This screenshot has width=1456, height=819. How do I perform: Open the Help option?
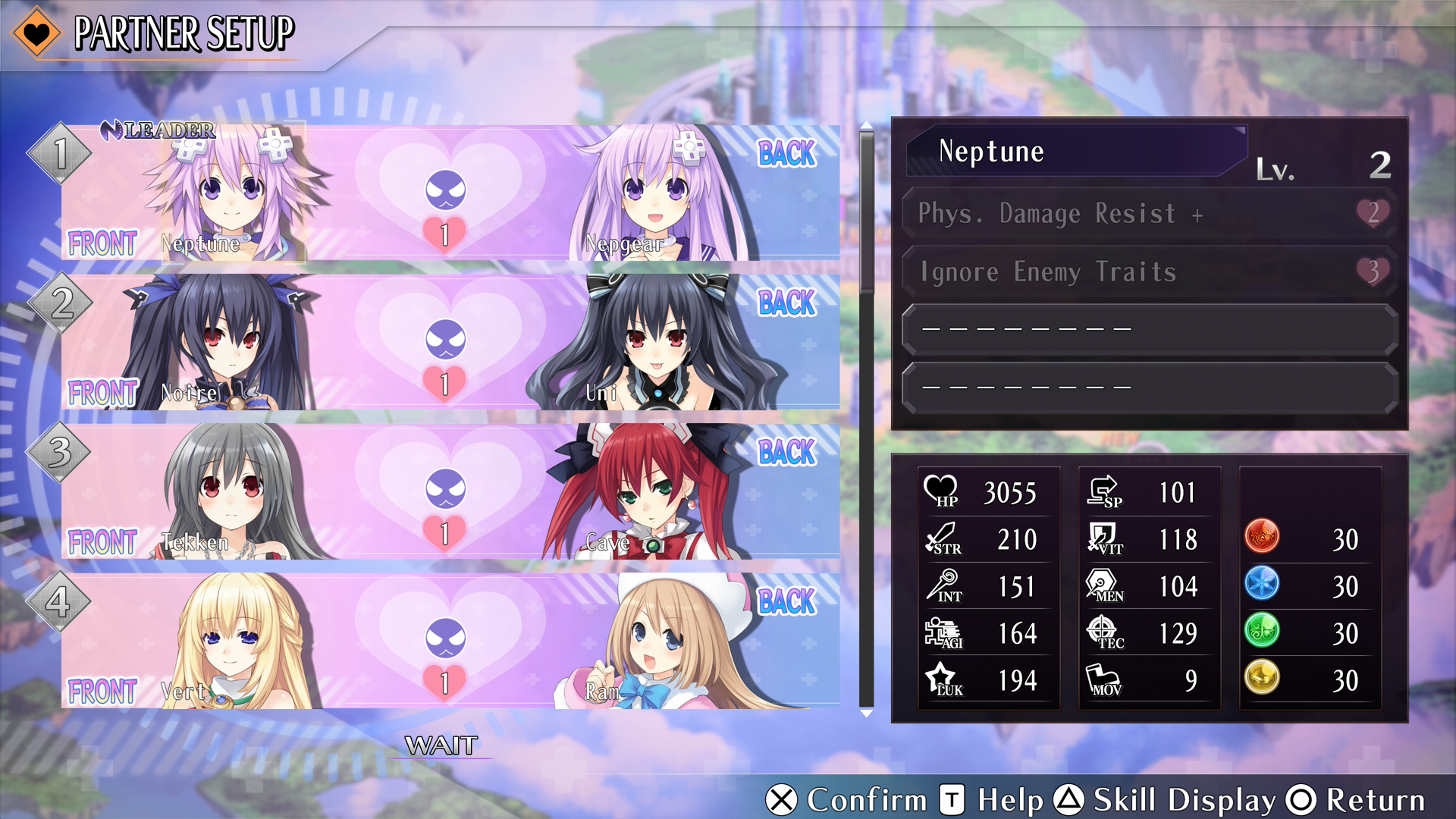point(992,800)
